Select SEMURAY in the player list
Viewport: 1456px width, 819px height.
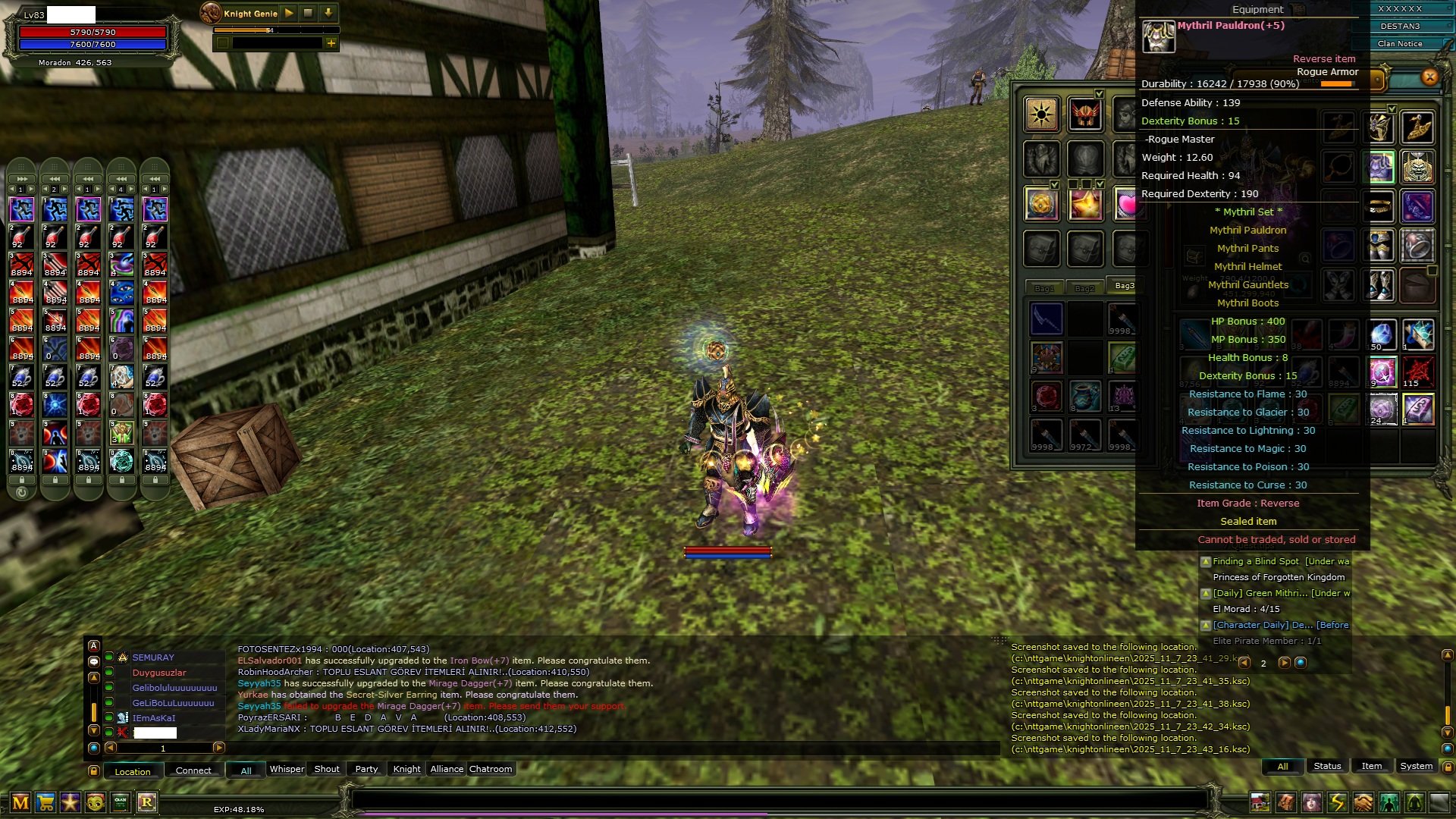153,657
